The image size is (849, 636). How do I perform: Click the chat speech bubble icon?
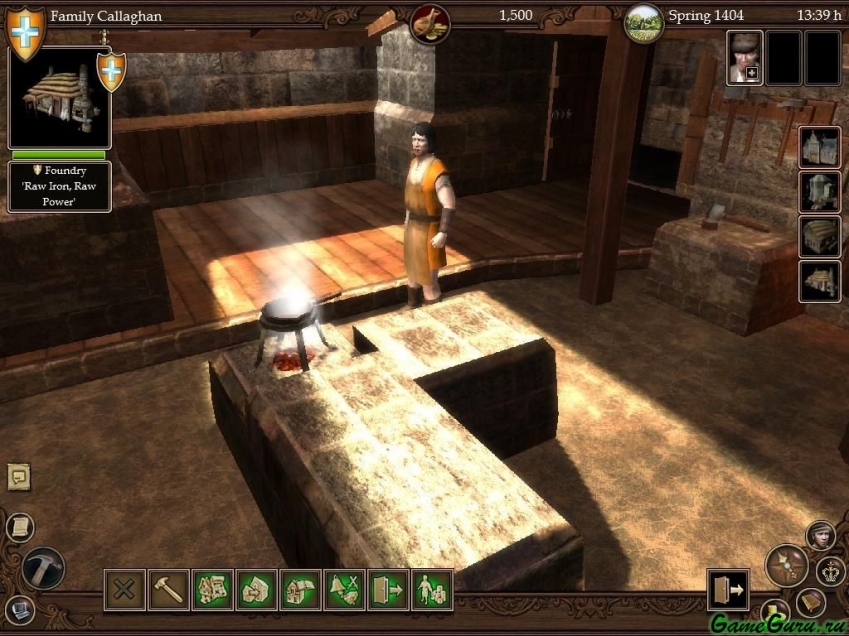tap(19, 477)
